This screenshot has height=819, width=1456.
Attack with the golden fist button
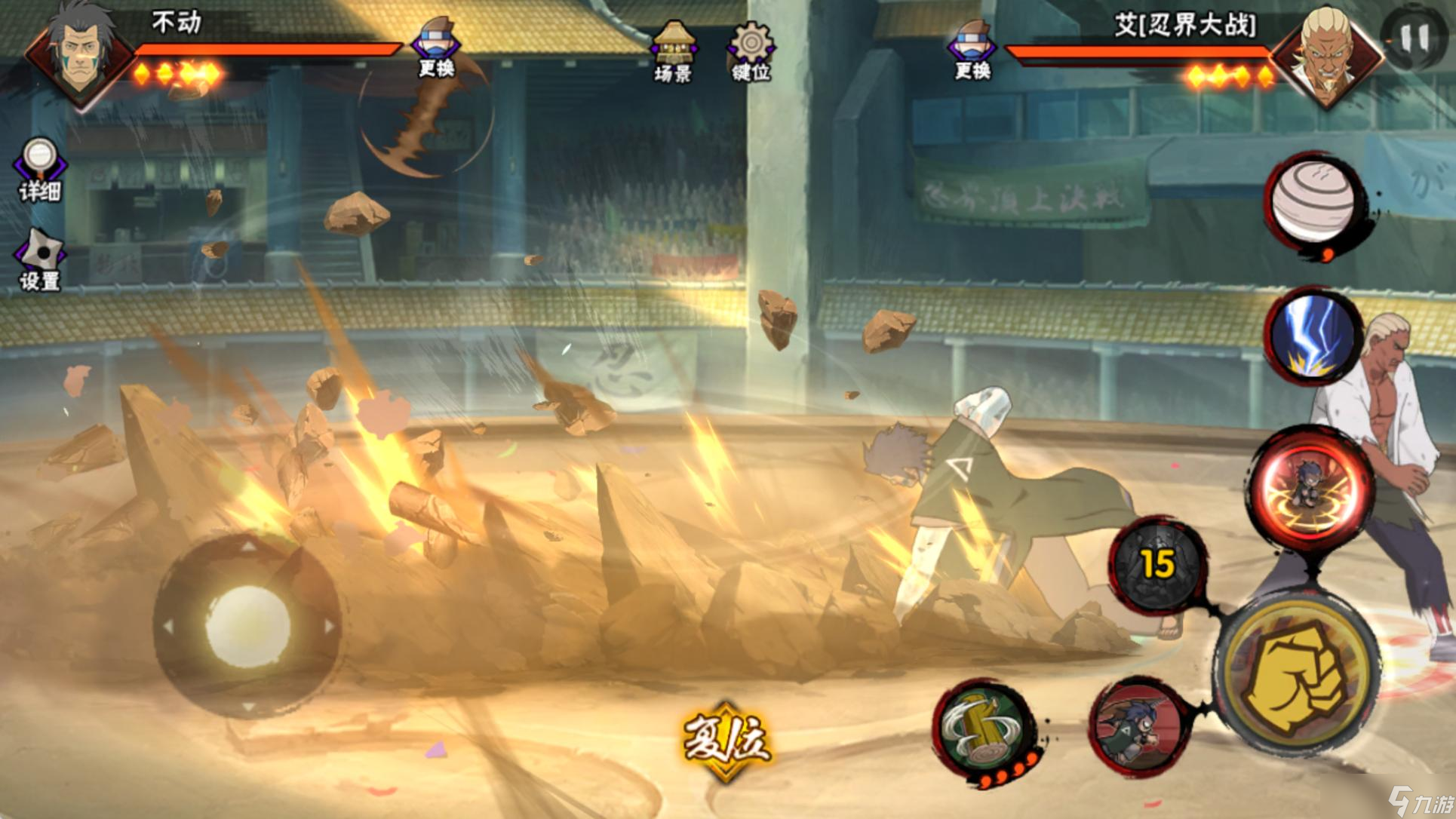[1296, 675]
